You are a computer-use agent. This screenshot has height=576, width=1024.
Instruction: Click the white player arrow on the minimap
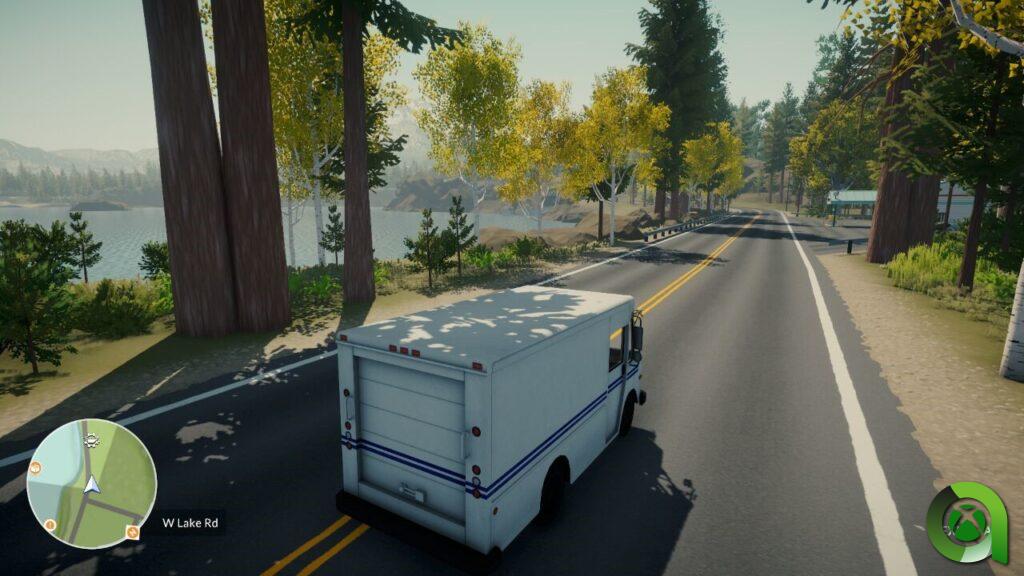point(92,485)
